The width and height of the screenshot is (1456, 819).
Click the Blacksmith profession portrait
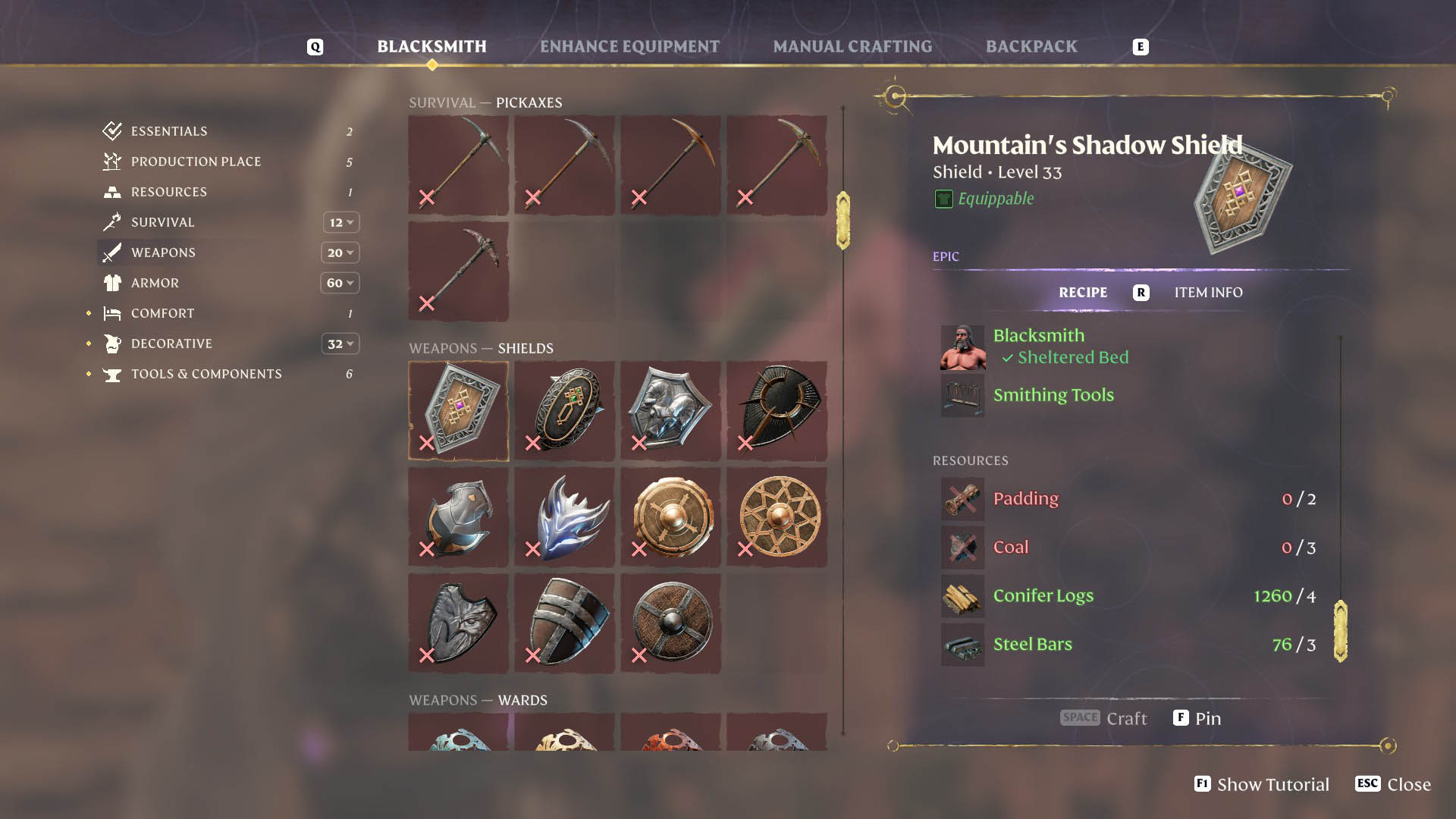coord(962,349)
